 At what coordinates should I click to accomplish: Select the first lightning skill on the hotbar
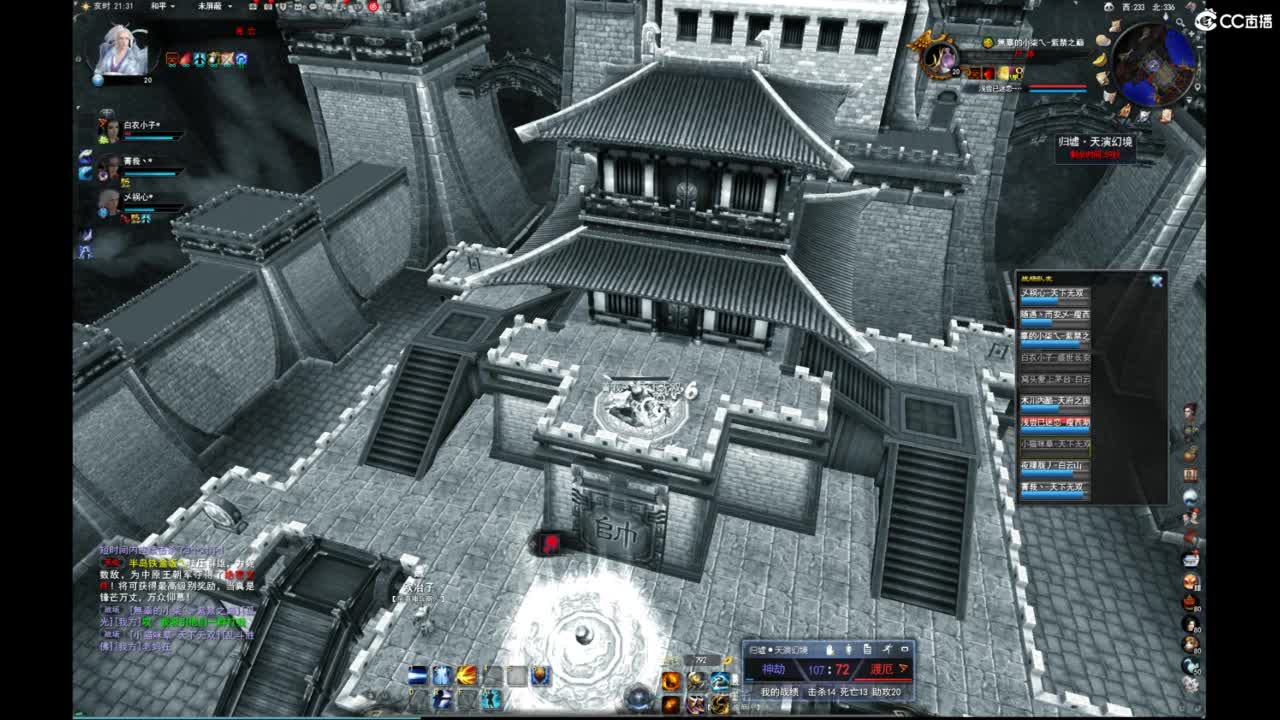(415, 675)
